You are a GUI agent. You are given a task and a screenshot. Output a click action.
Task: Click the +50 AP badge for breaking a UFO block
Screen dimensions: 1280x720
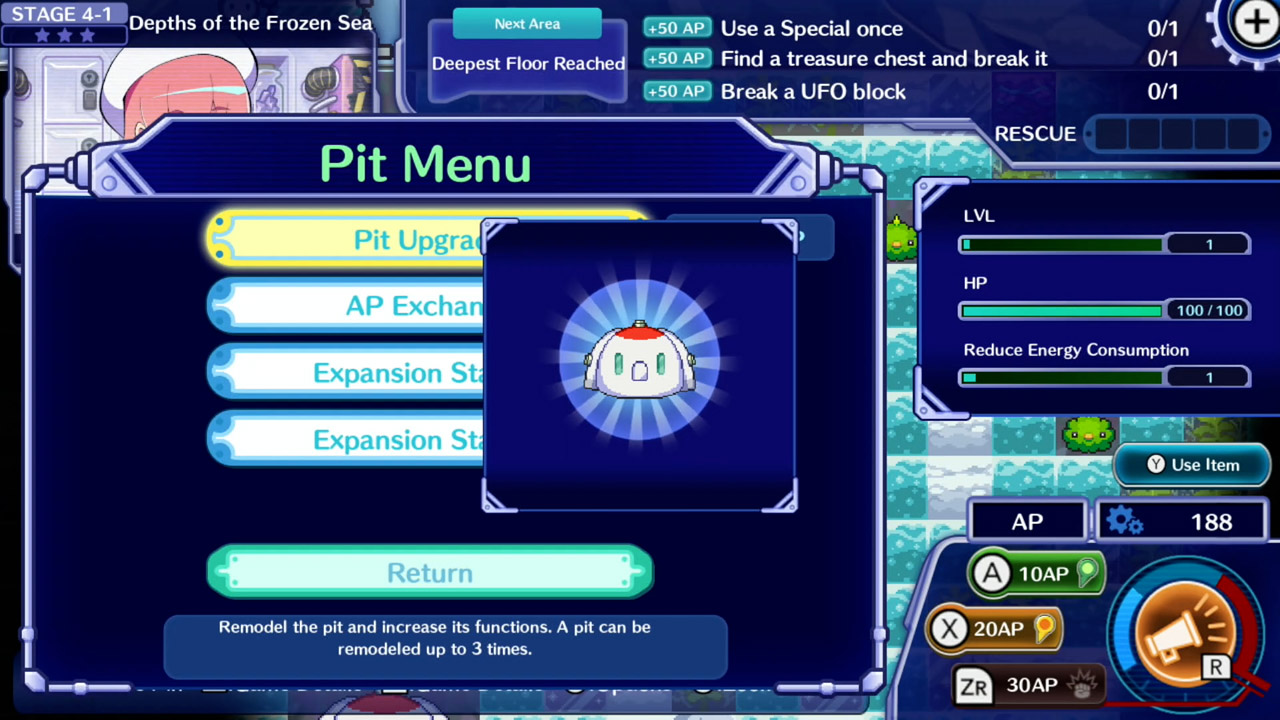(x=677, y=91)
